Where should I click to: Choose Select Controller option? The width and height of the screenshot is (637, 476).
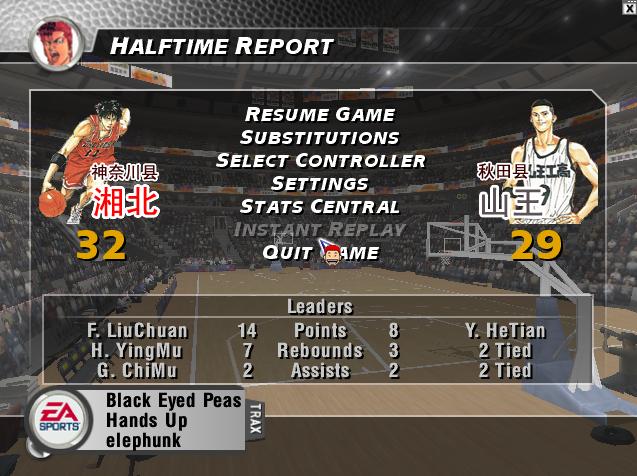(320, 161)
